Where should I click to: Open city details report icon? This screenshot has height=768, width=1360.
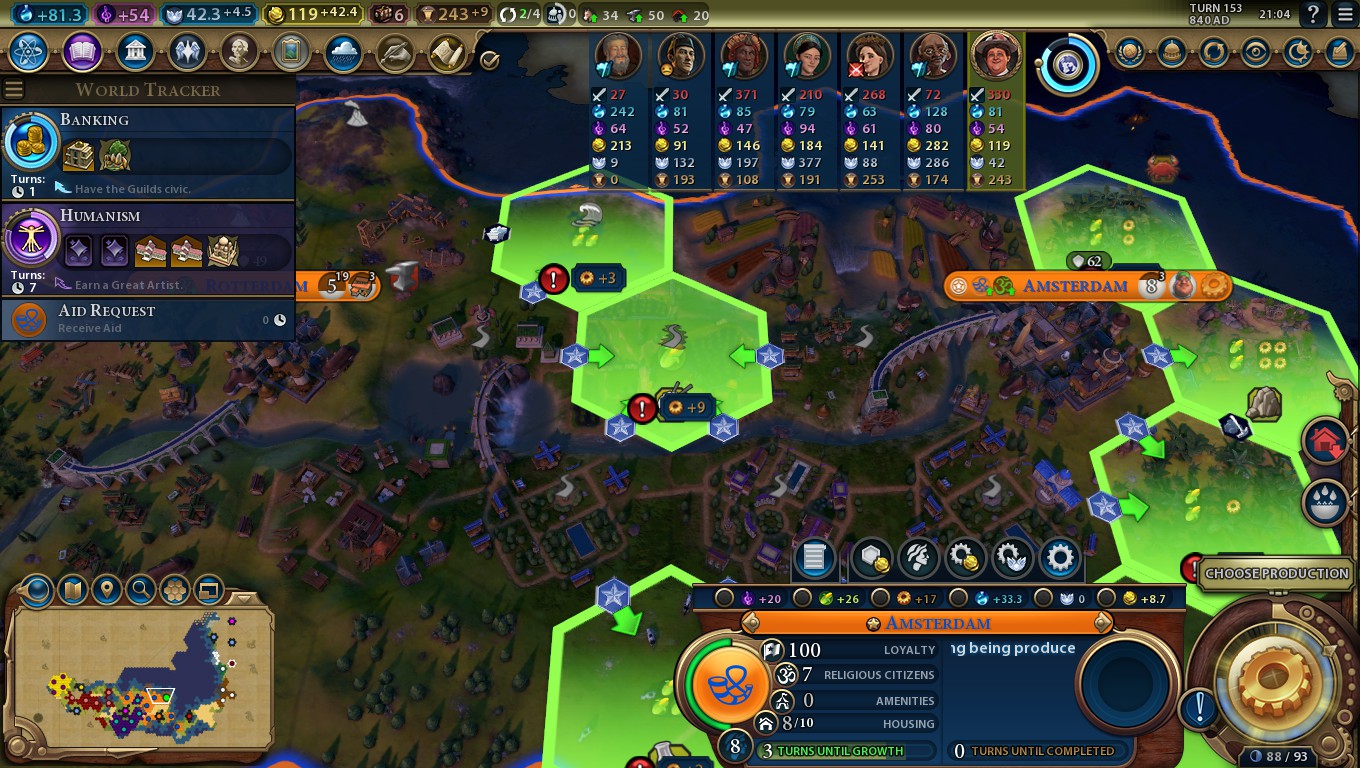813,558
